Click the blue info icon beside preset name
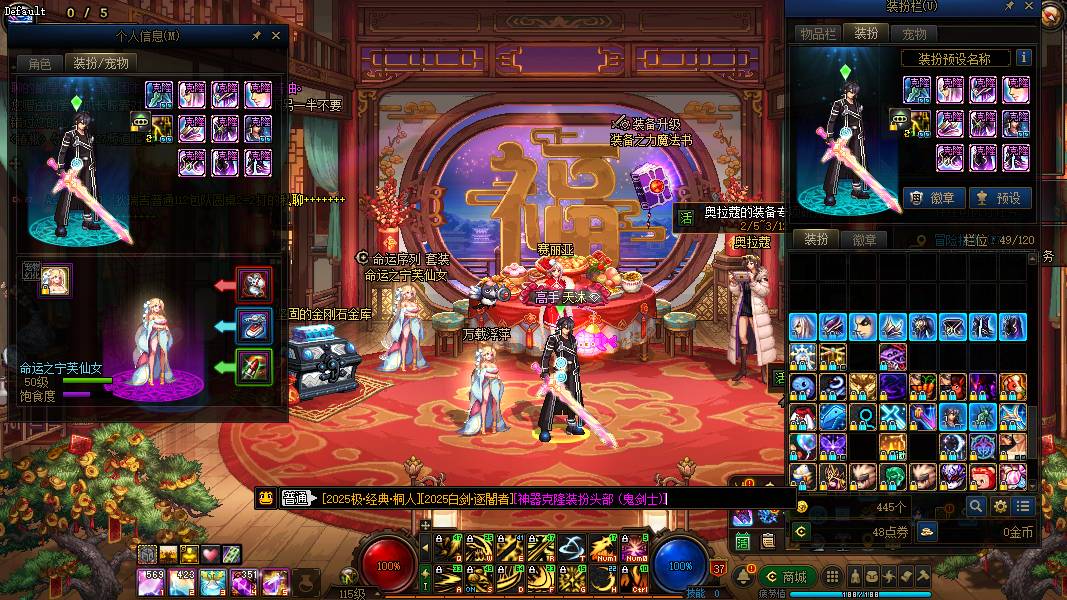This screenshot has width=1067, height=600. click(1024, 58)
